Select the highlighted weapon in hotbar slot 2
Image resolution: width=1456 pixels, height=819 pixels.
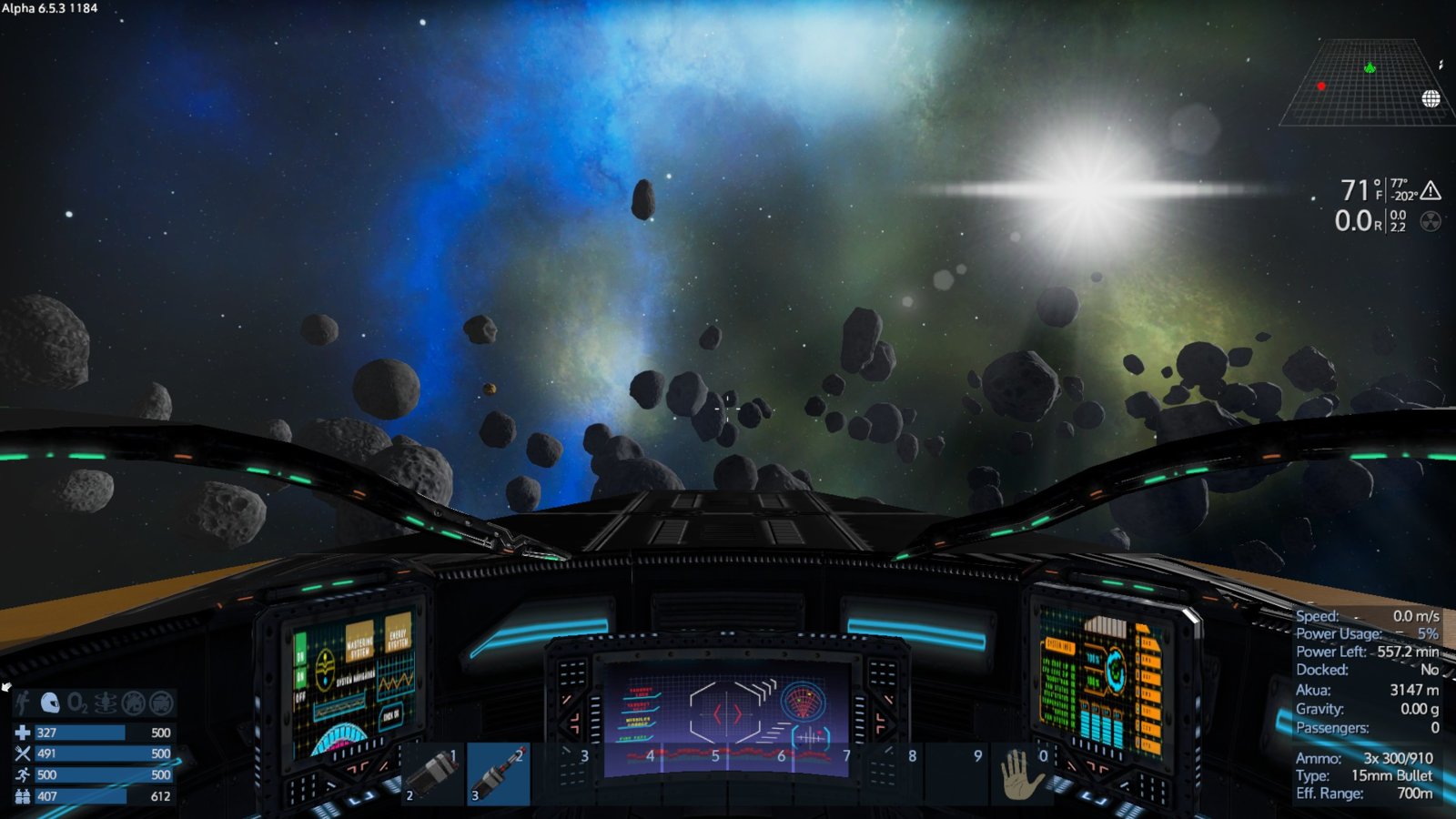point(498,773)
